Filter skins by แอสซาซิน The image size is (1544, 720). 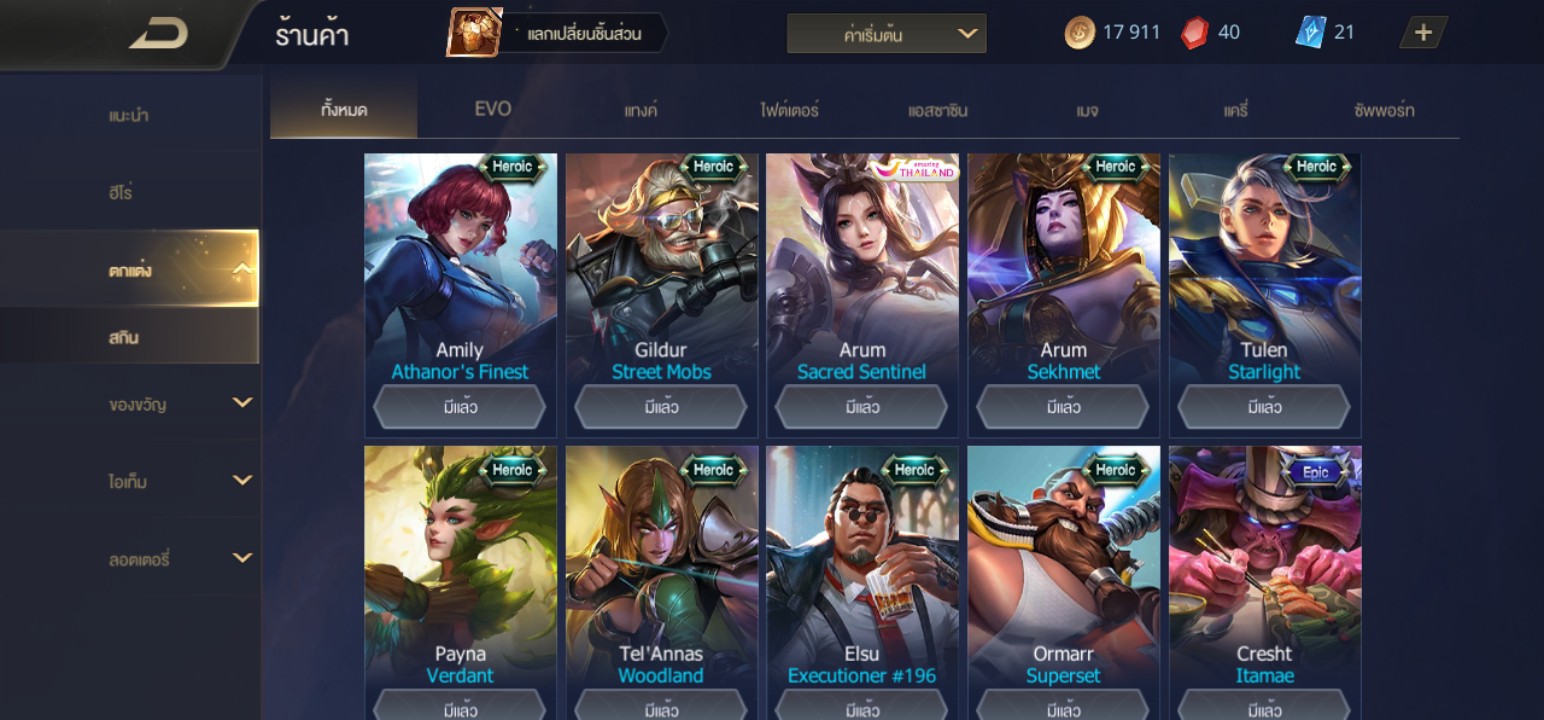pos(937,110)
